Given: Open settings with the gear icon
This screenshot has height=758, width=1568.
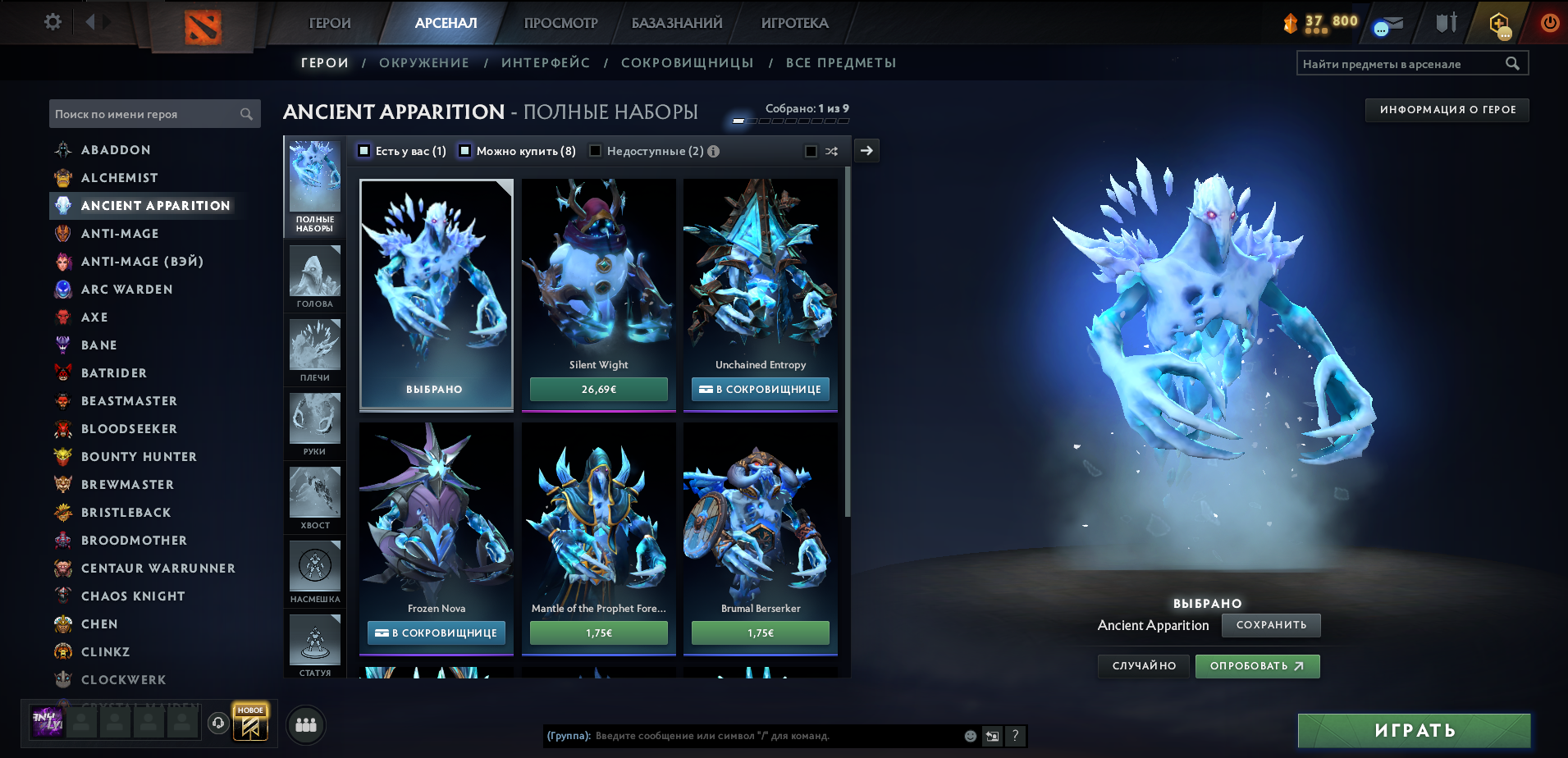Looking at the screenshot, I should click(52, 22).
